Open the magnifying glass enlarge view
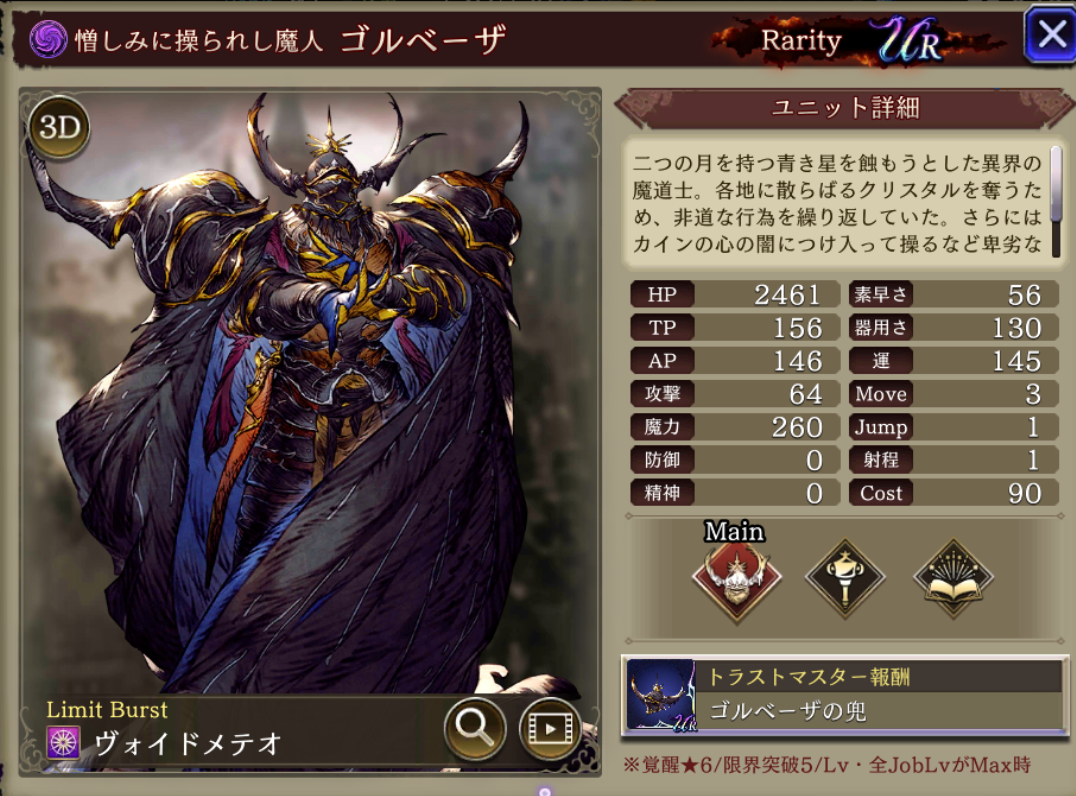Screen dimensions: 1076x796 [x=474, y=729]
